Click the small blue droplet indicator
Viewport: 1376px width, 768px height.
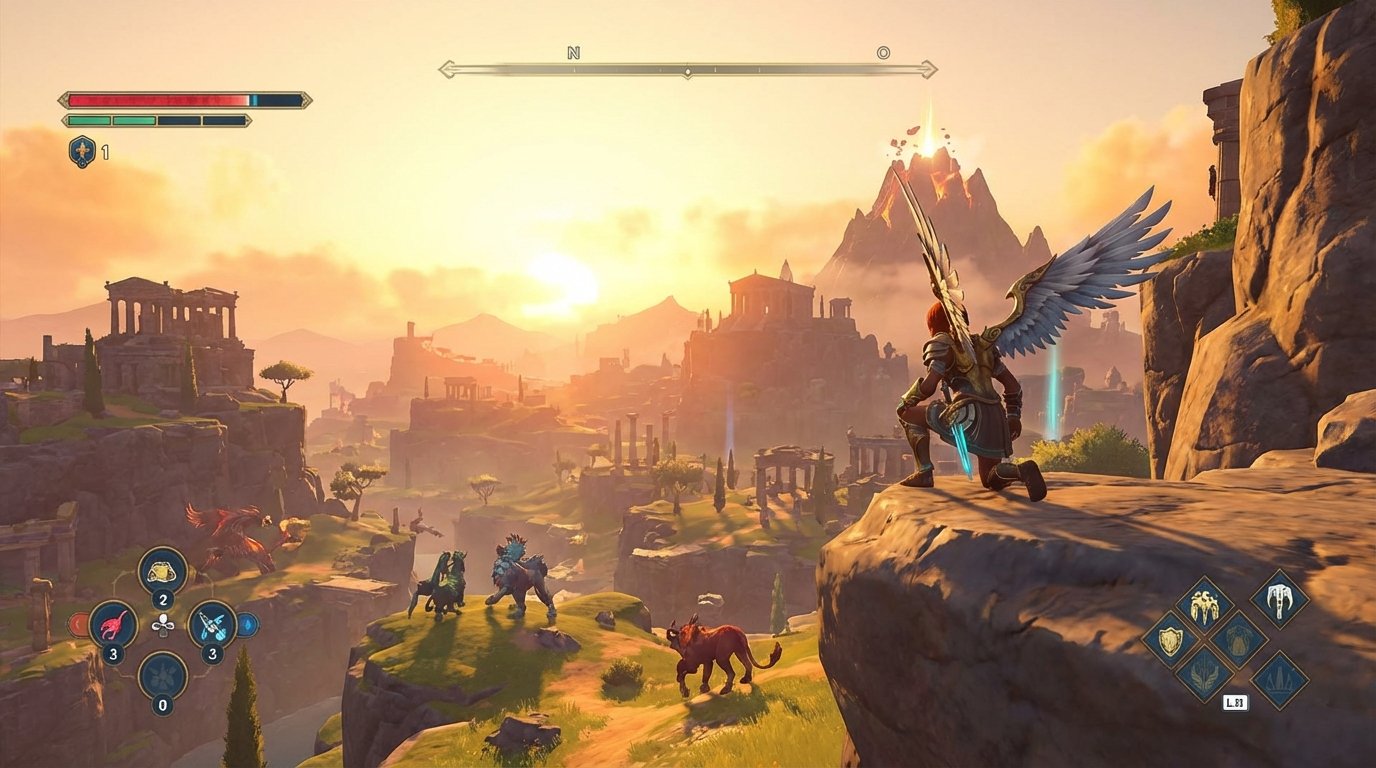point(248,625)
